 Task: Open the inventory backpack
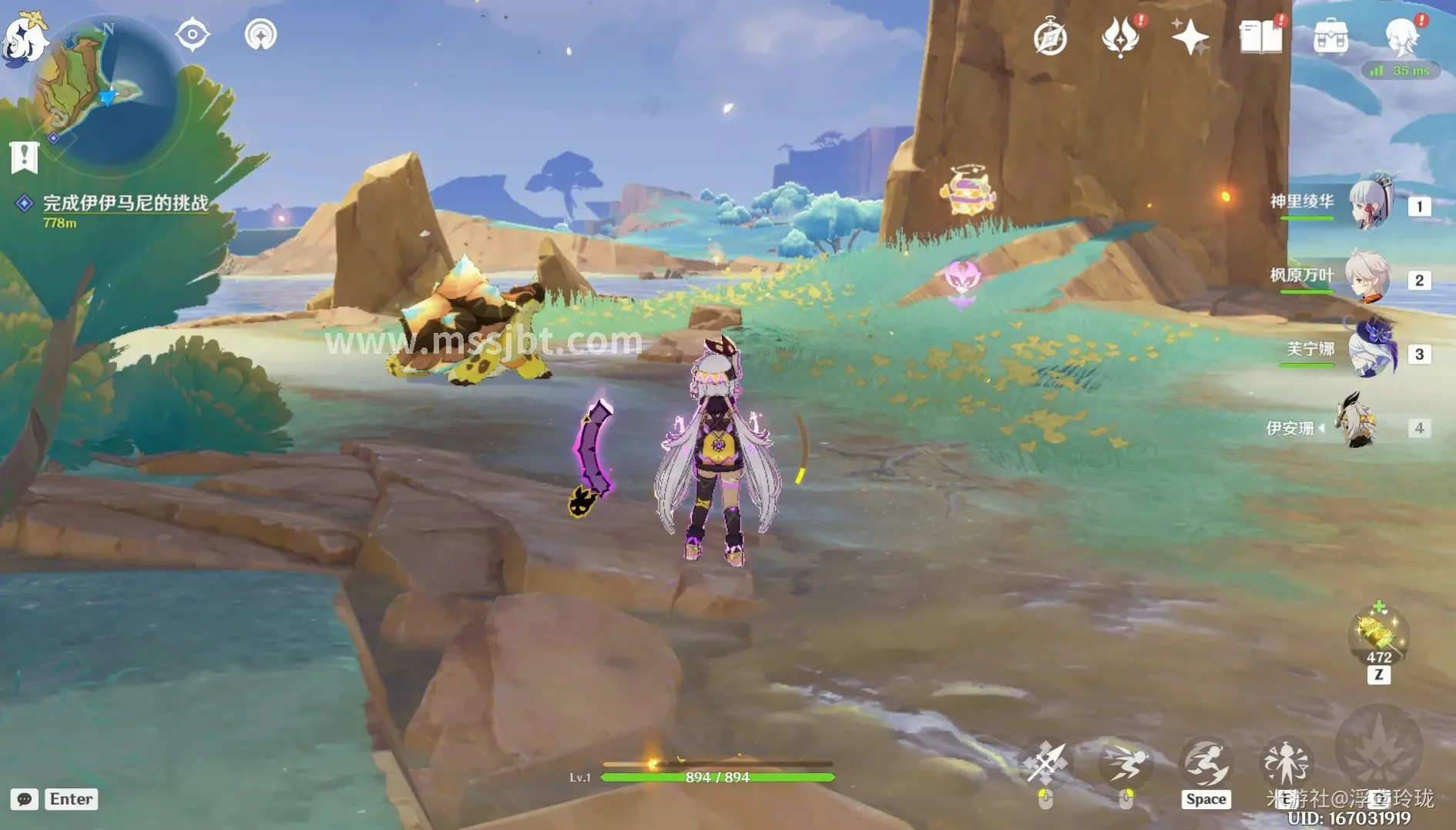pos(1330,37)
